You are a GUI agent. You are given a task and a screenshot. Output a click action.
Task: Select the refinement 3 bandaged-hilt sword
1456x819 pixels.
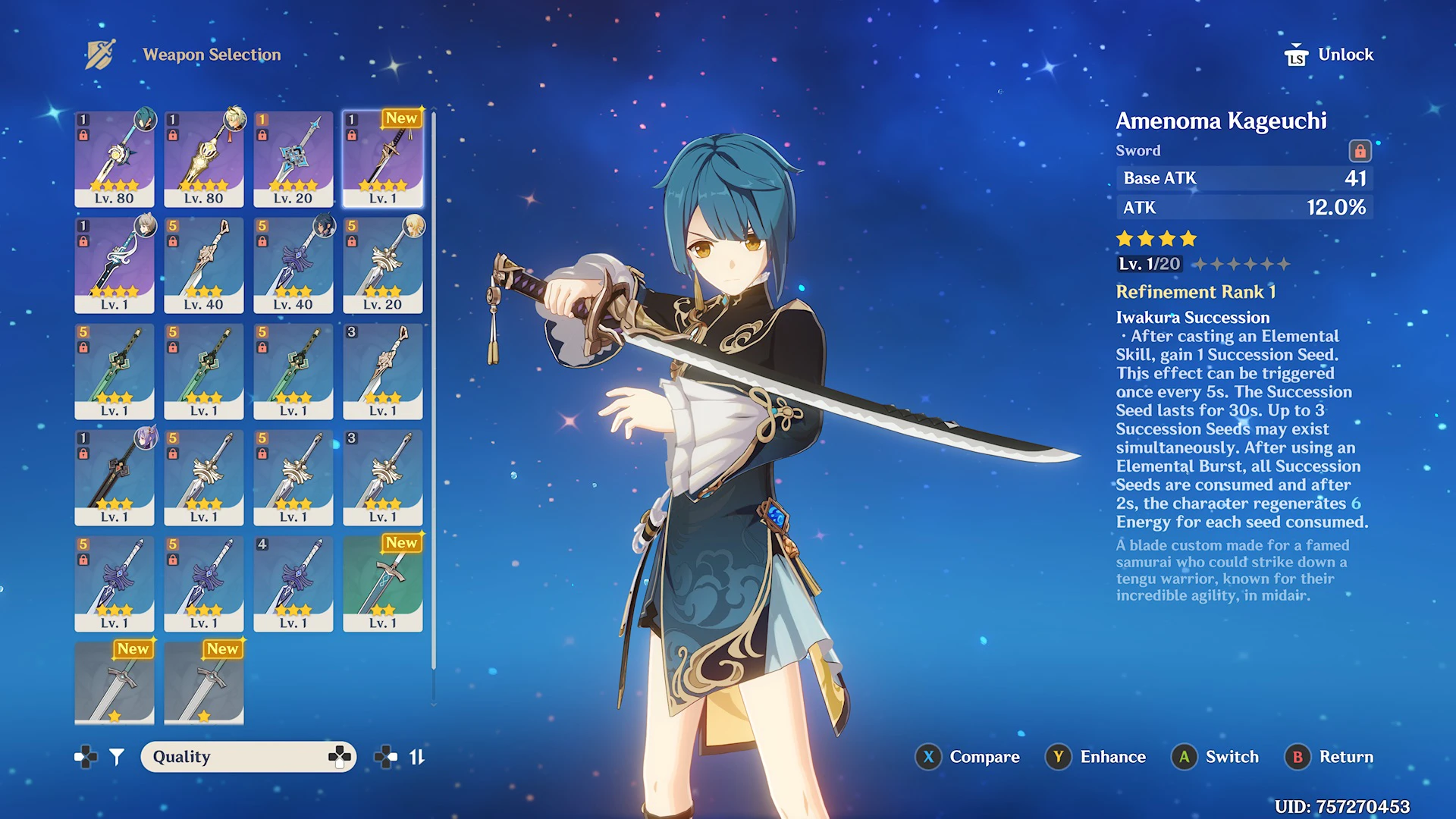[x=383, y=371]
